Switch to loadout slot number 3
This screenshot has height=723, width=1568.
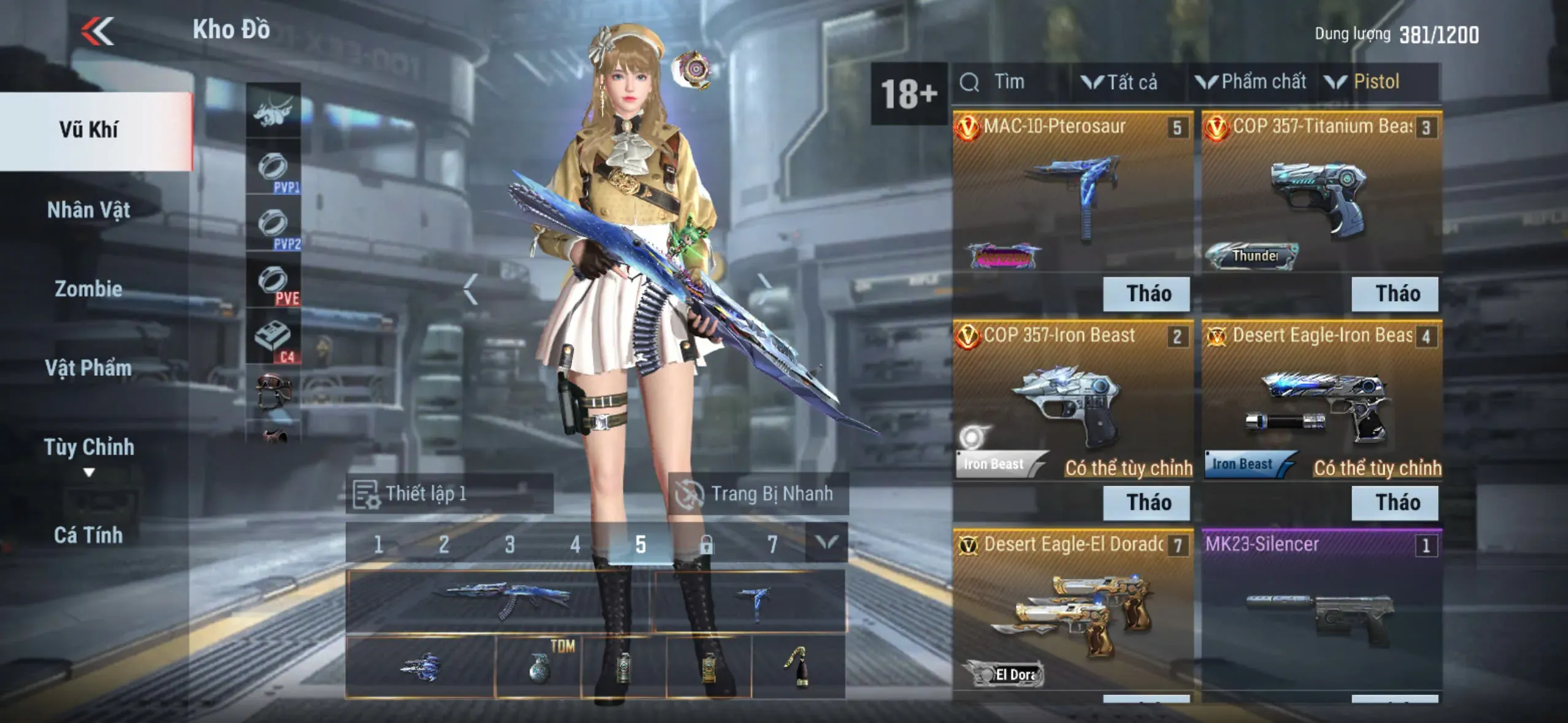(509, 544)
